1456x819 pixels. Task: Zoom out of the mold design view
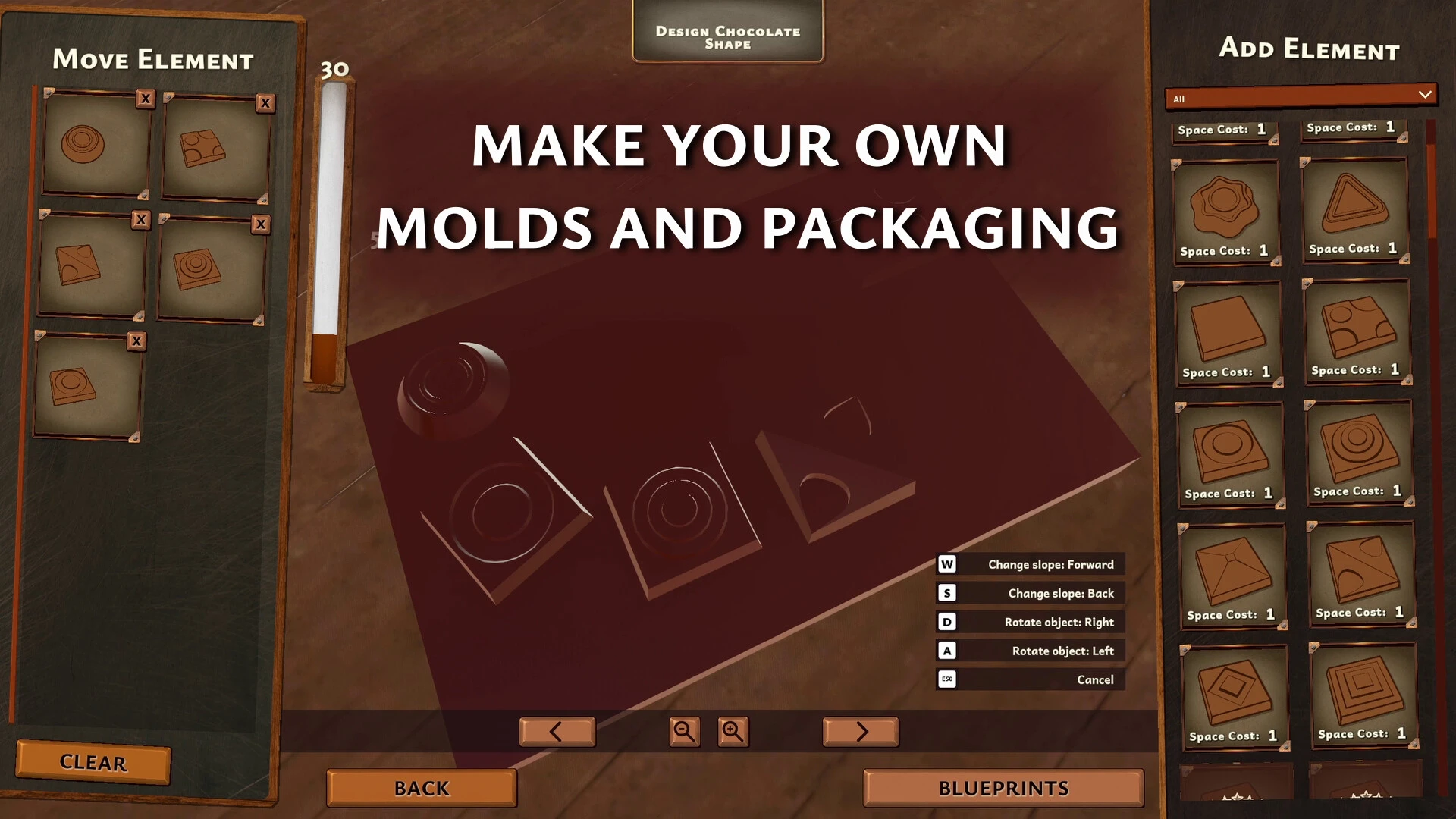pyautogui.click(x=683, y=732)
